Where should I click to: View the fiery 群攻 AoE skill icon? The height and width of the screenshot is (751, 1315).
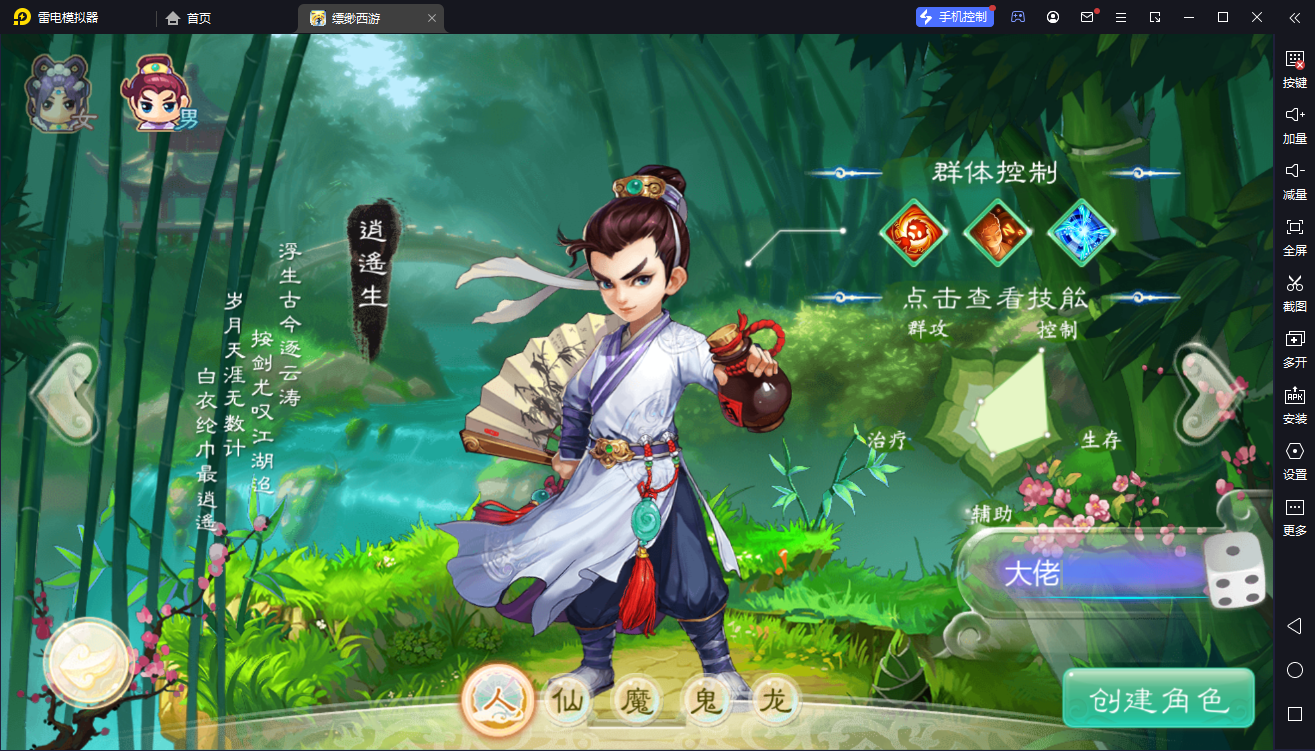click(913, 234)
